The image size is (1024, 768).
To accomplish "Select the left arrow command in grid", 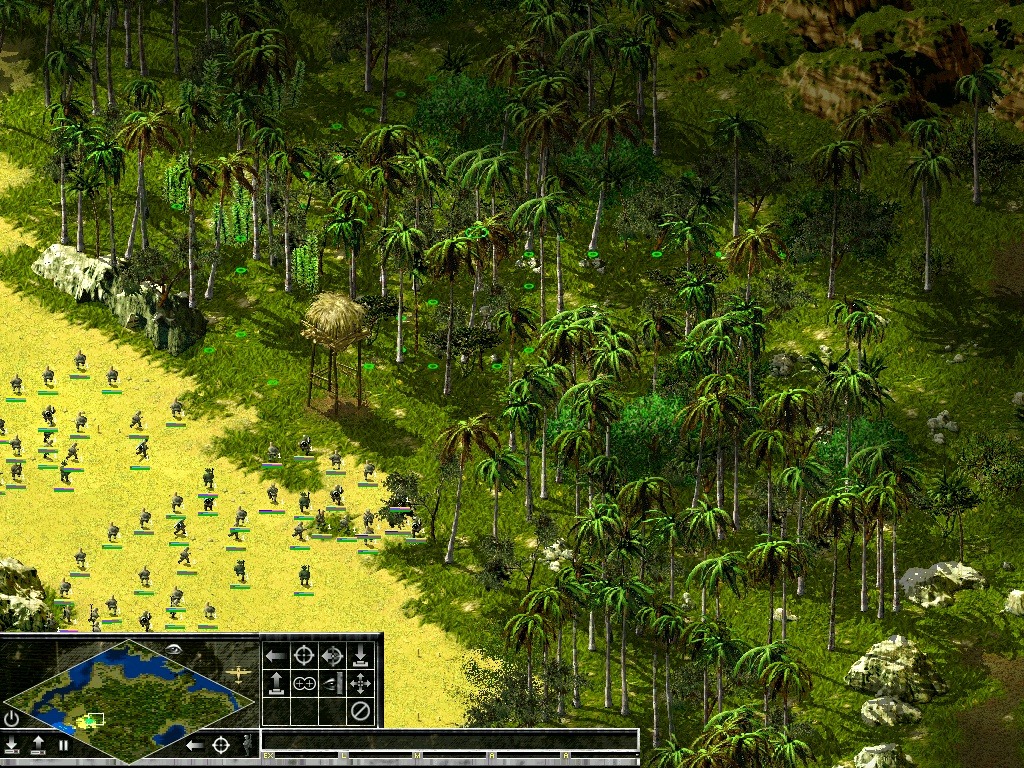I will click(275, 656).
